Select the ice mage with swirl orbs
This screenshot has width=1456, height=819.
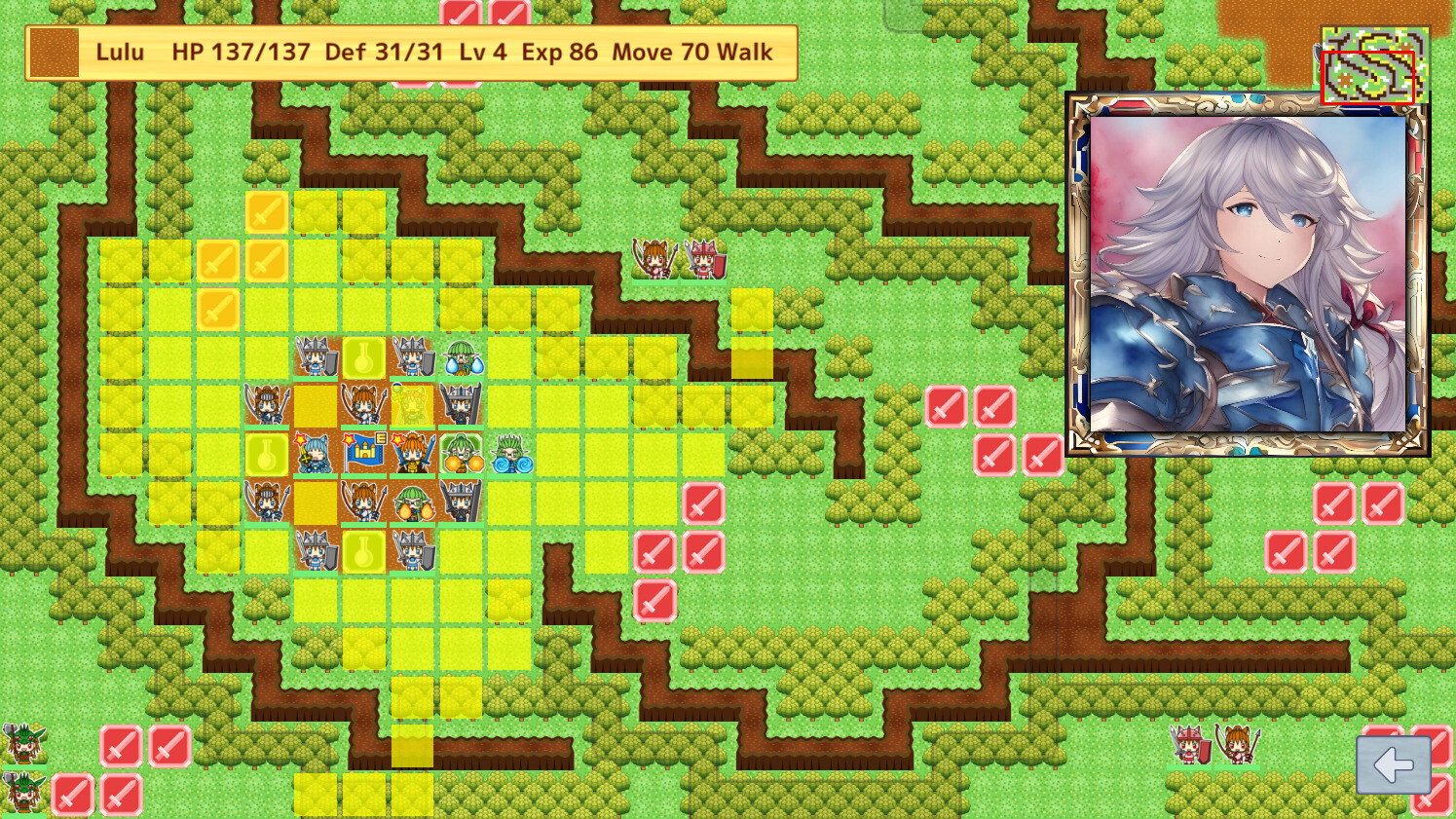pyautogui.click(x=511, y=456)
